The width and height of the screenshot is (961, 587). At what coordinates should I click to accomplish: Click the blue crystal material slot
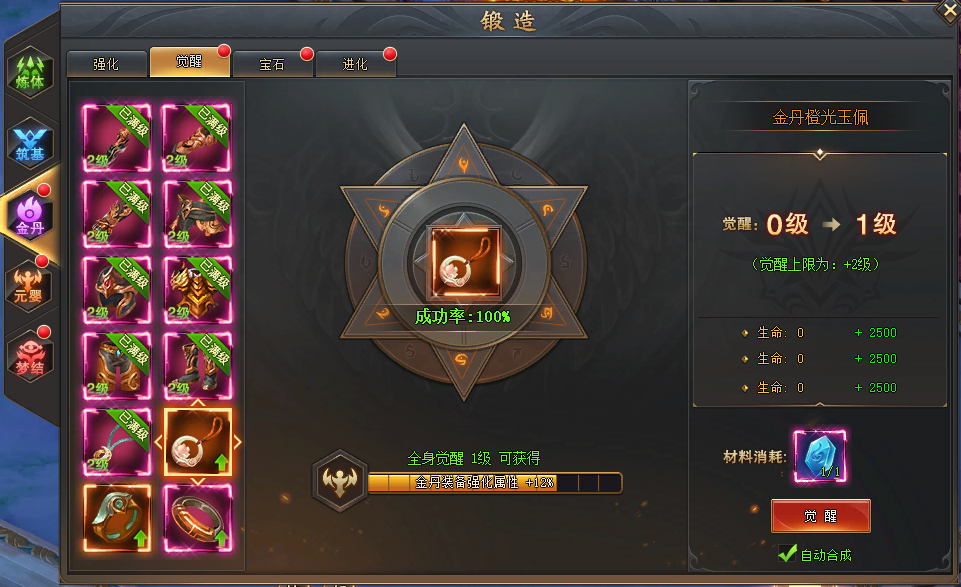tap(820, 457)
